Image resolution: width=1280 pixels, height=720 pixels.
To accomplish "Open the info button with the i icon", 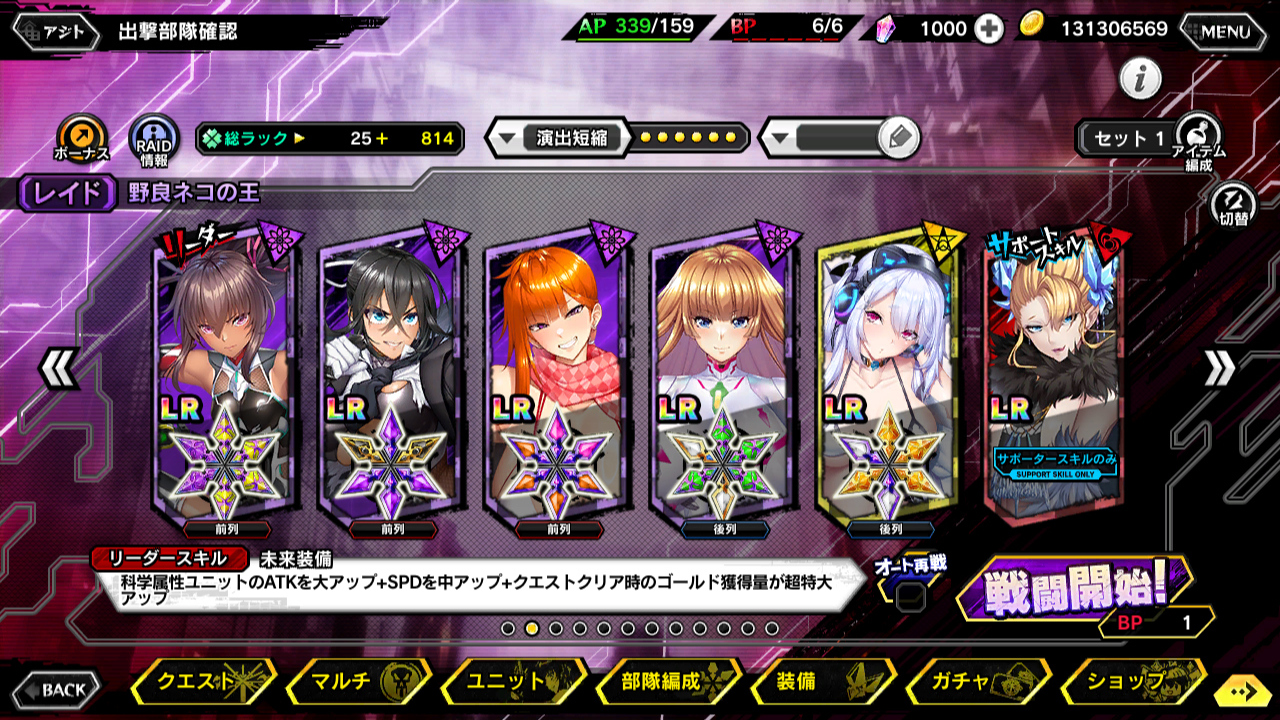I will (1140, 78).
